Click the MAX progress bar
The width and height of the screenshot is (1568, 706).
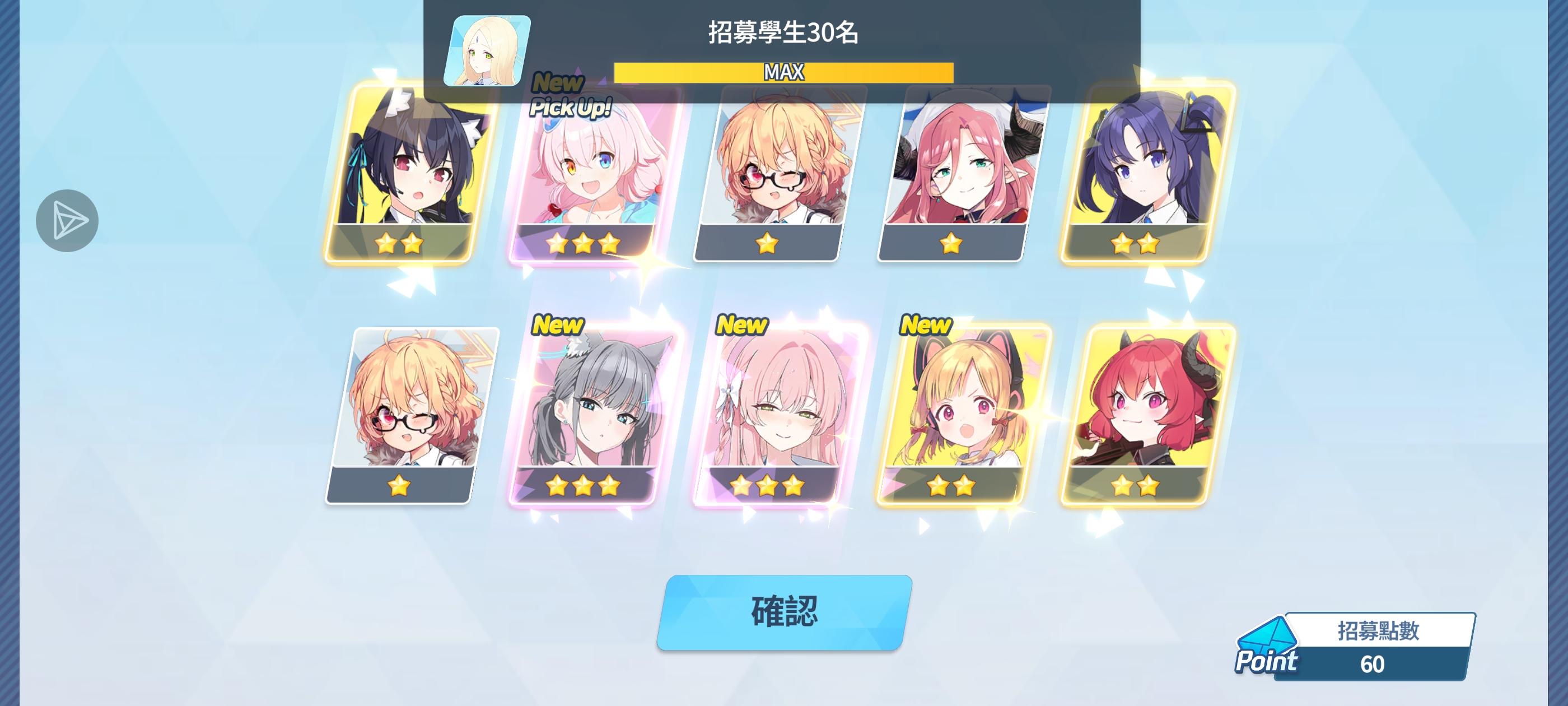pyautogui.click(x=783, y=71)
